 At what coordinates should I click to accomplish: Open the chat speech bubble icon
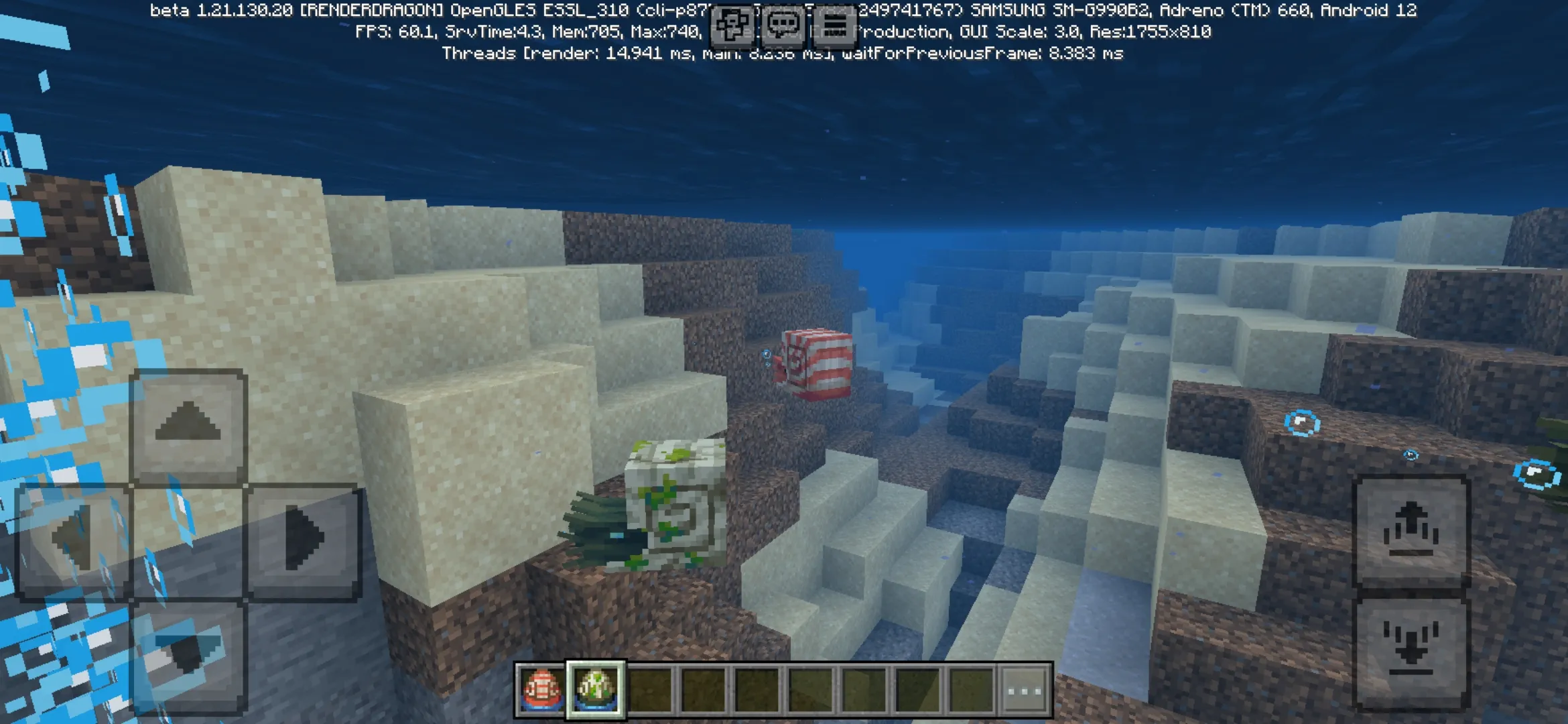(784, 25)
